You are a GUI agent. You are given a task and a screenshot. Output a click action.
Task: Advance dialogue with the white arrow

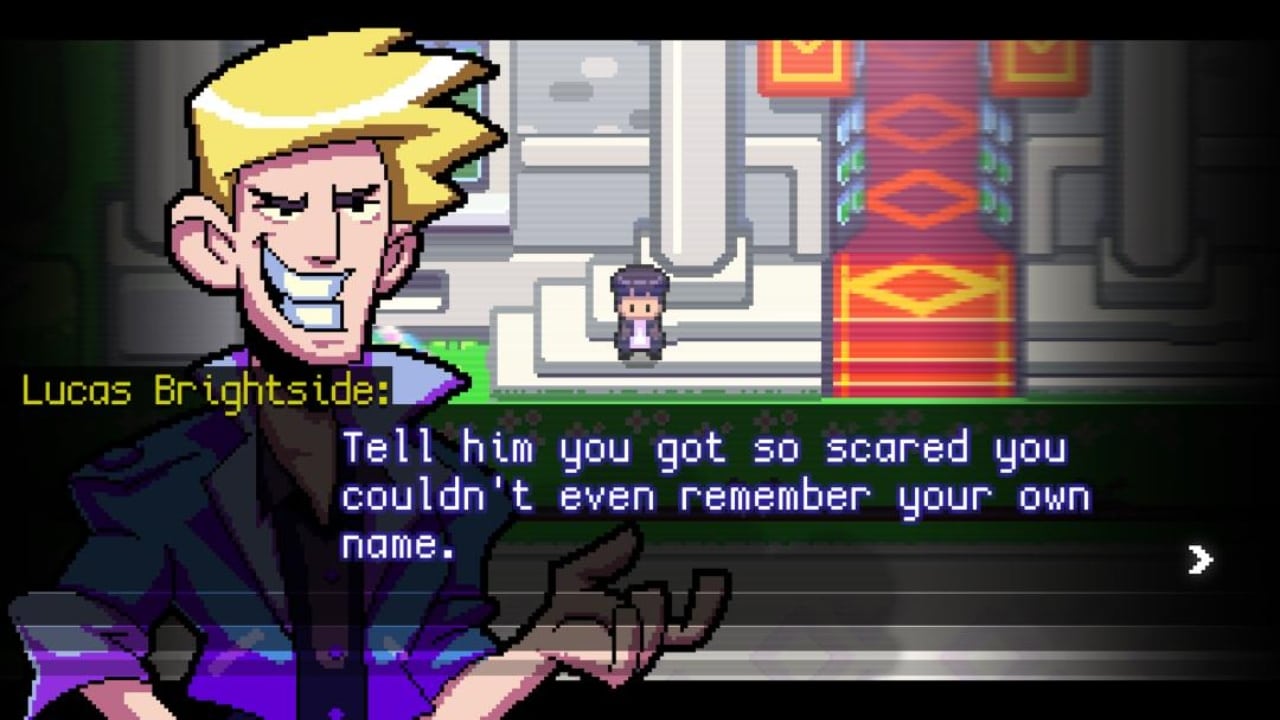[1200, 560]
